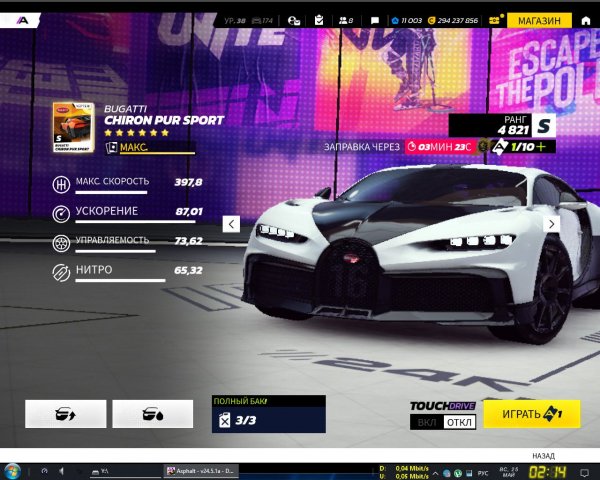
Task: Click the car button with the paint drop
Action: 152,414
